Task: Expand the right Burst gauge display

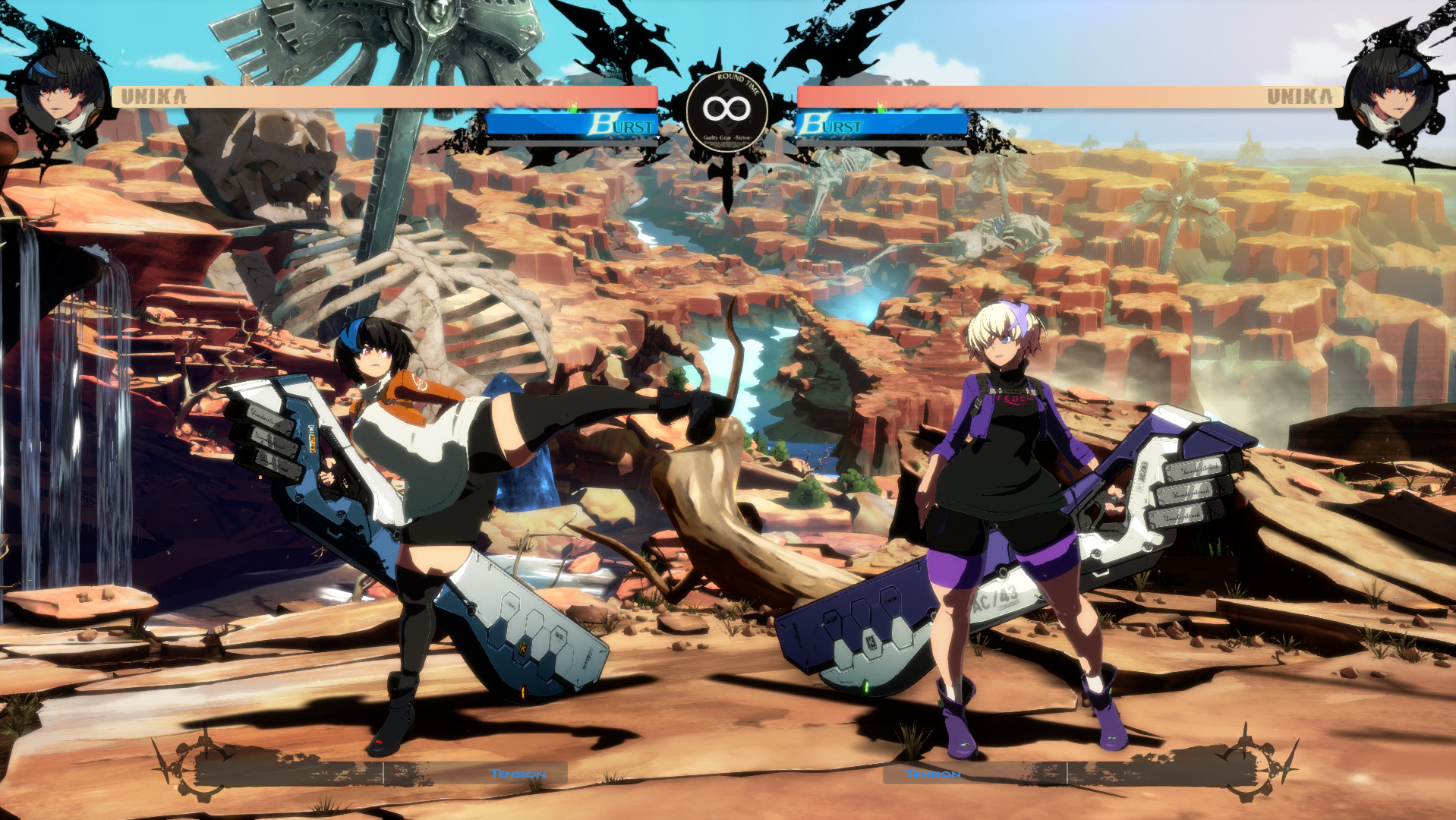Action: click(881, 123)
